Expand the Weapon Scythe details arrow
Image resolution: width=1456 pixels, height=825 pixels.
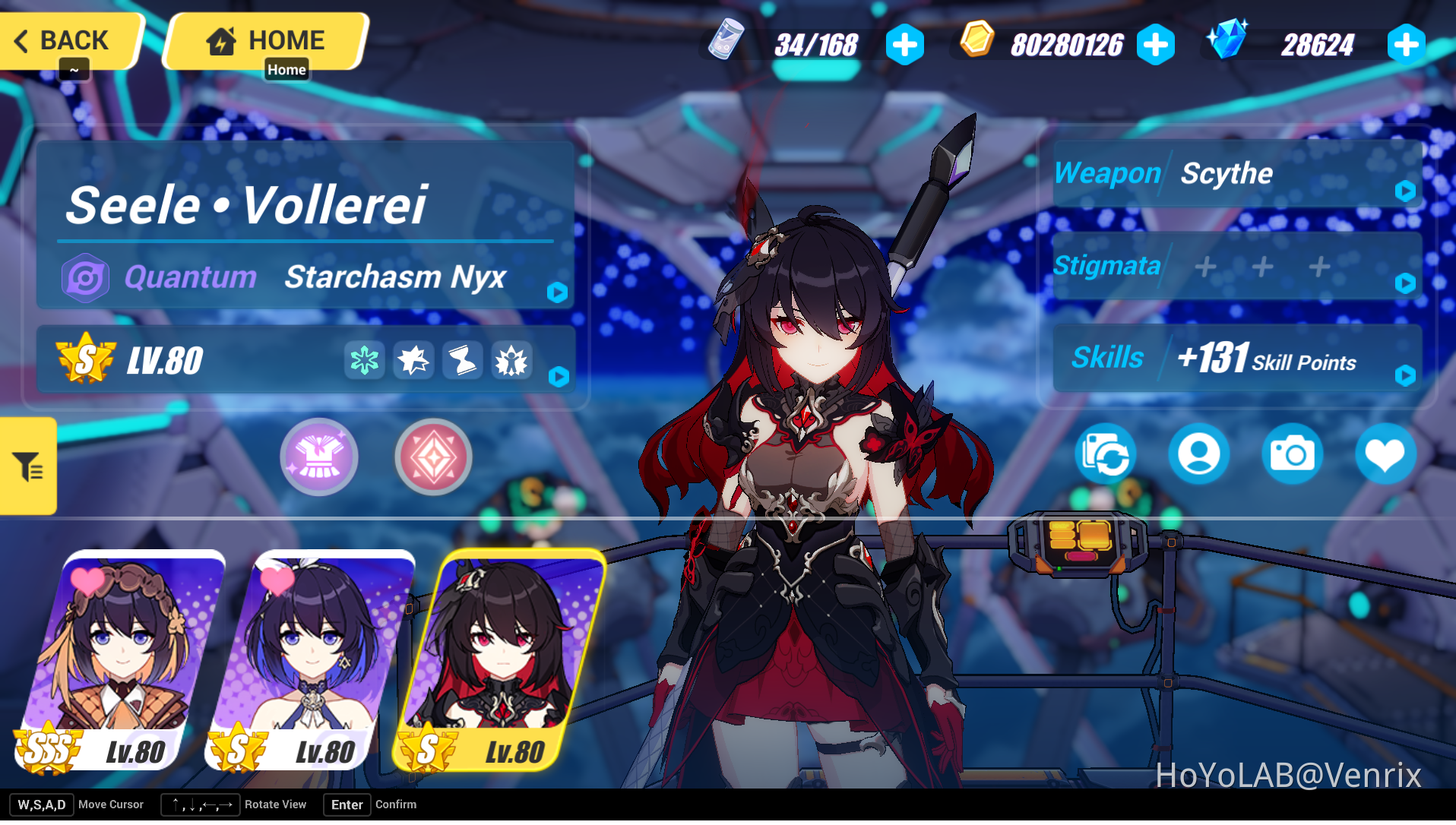pos(1407,192)
